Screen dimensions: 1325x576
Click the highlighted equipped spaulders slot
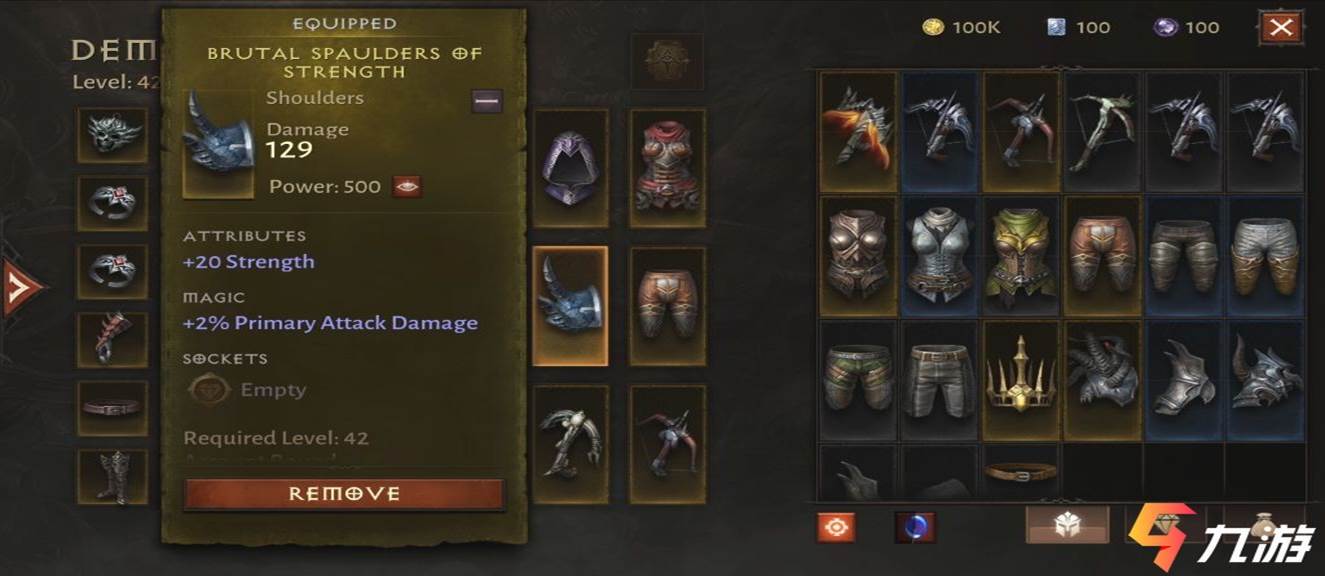pyautogui.click(x=570, y=305)
